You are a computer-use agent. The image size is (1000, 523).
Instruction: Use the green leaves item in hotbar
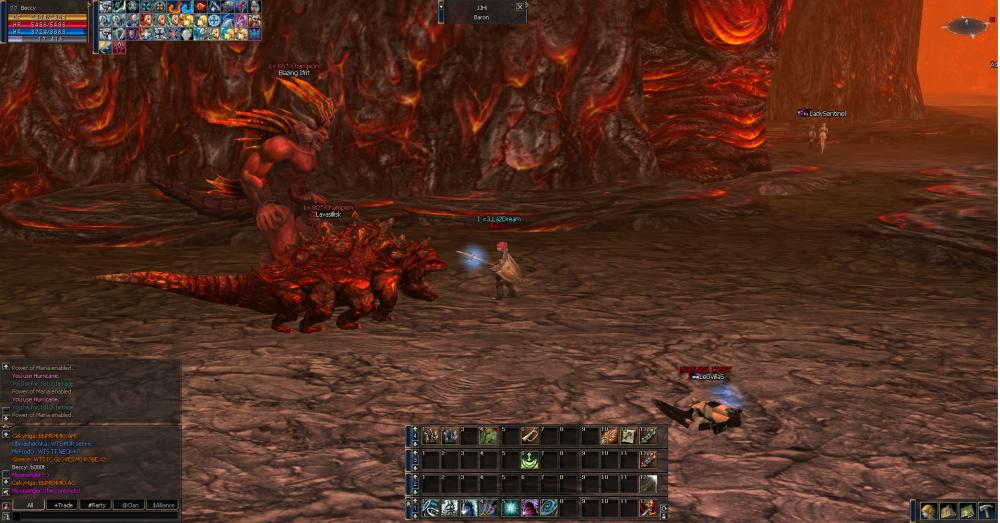(x=489, y=436)
